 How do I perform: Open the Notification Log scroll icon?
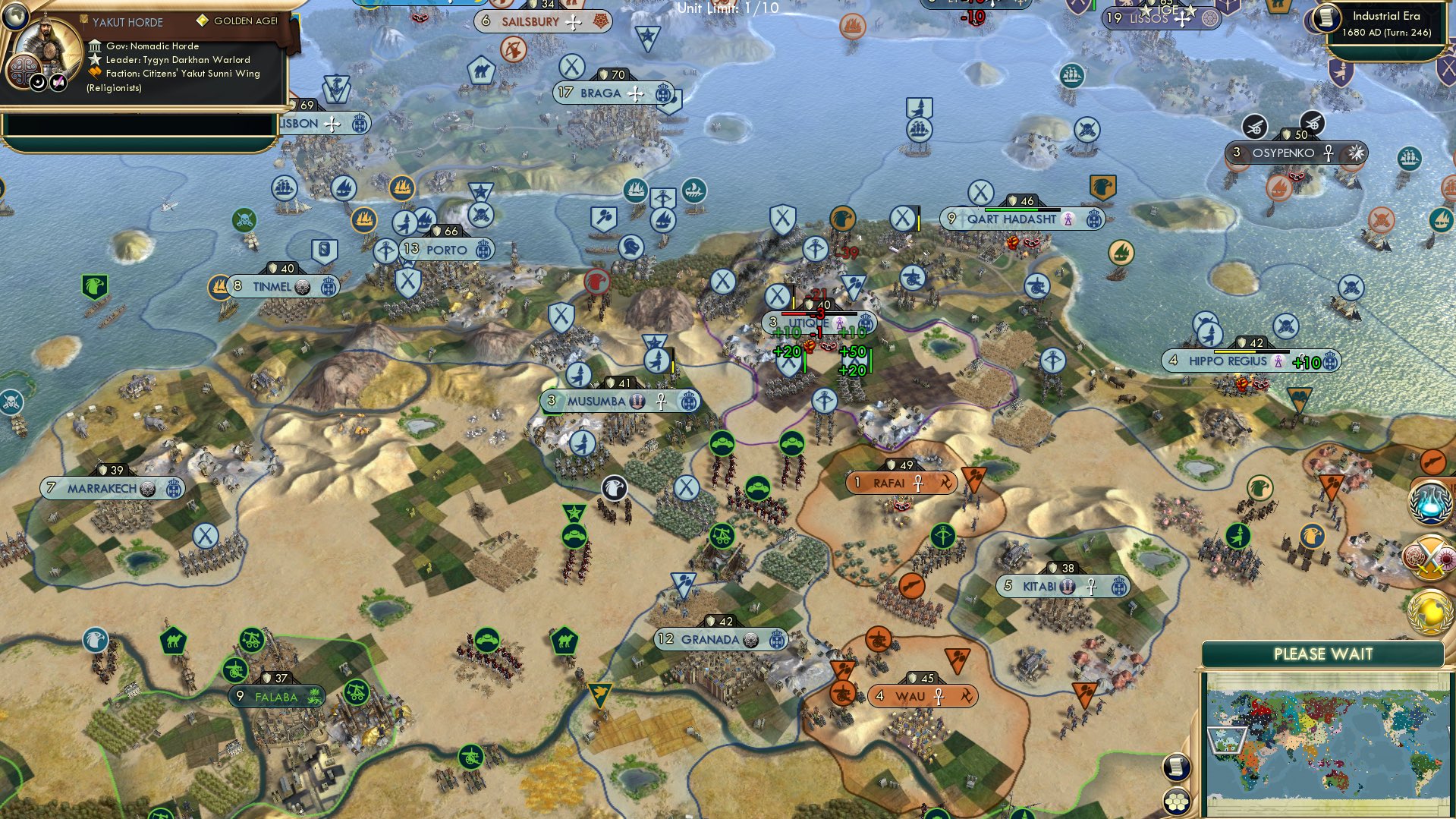pyautogui.click(x=1175, y=767)
